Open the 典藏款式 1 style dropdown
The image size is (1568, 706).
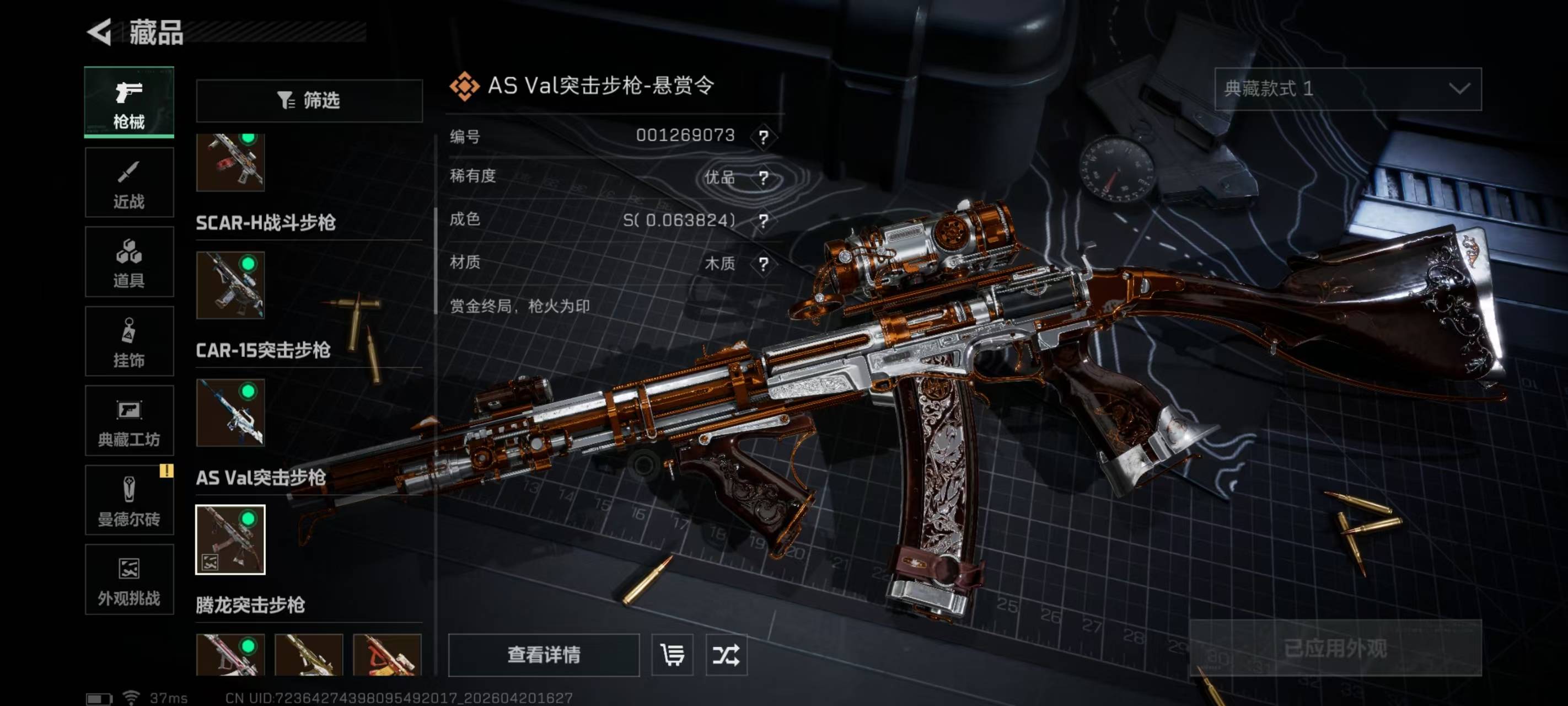tap(1347, 89)
